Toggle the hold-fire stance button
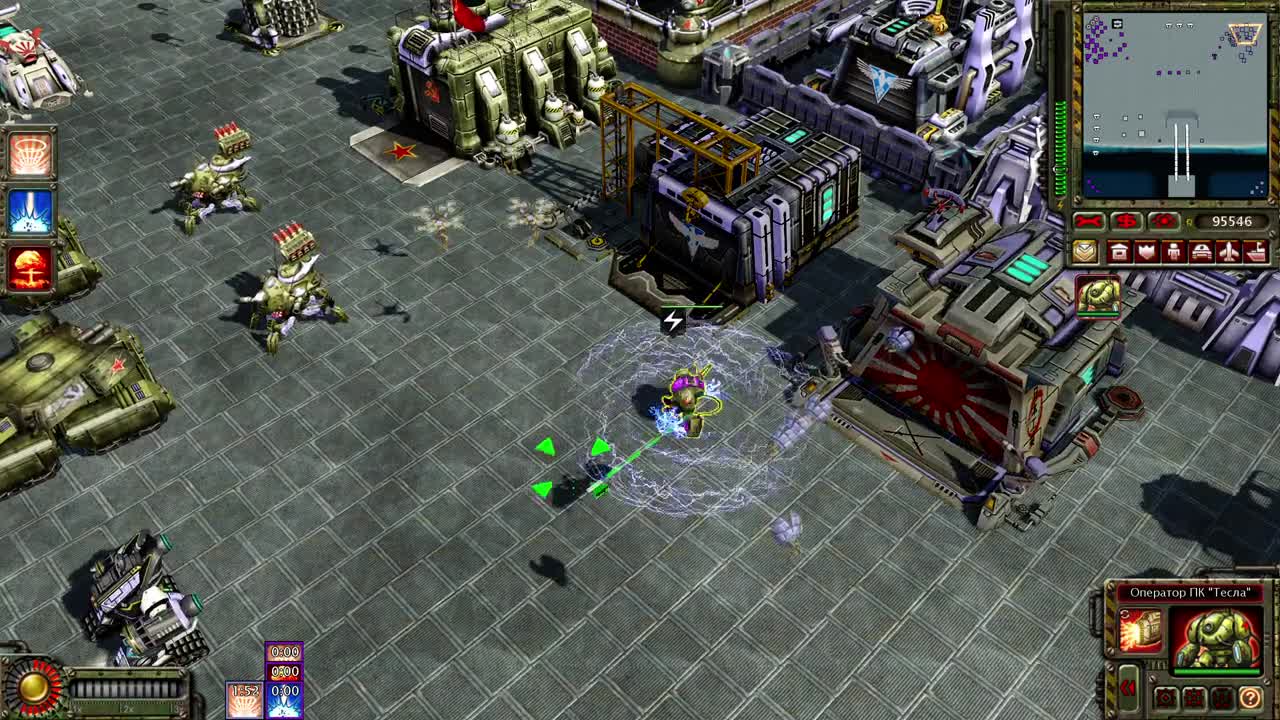Screen dimensions: 1280x720 click(1221, 697)
